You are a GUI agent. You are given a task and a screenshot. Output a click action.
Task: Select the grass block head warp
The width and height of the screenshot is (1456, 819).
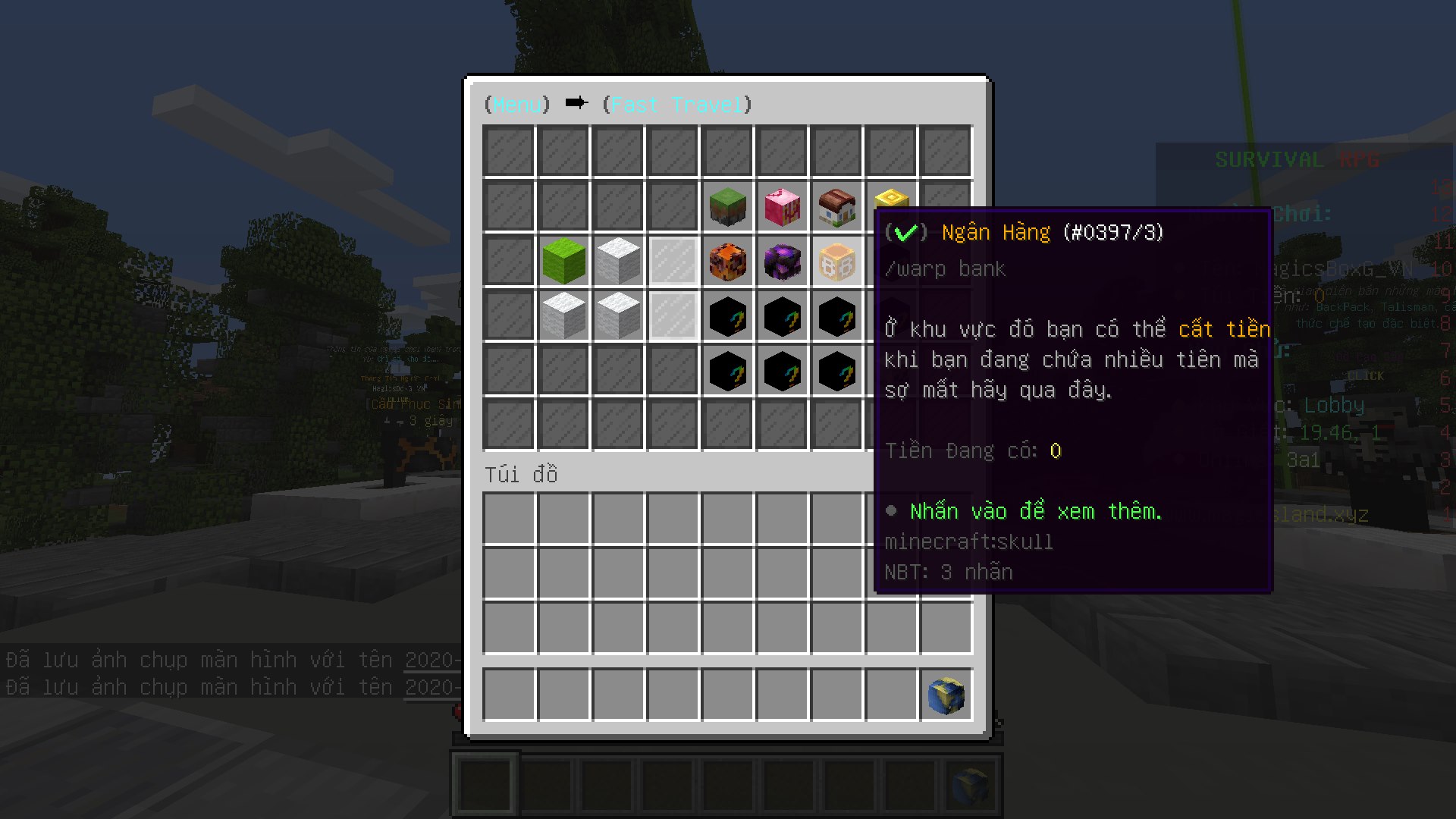pos(727,207)
